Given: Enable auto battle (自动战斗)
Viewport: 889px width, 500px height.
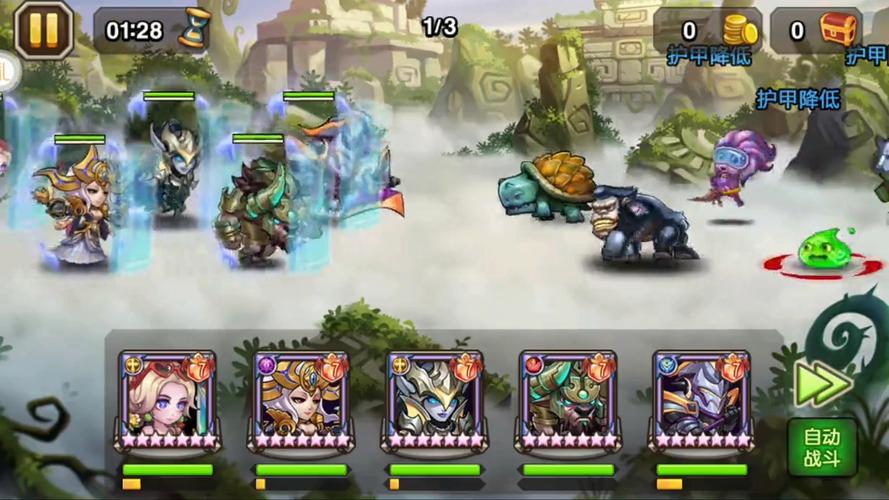Looking at the screenshot, I should 821,448.
